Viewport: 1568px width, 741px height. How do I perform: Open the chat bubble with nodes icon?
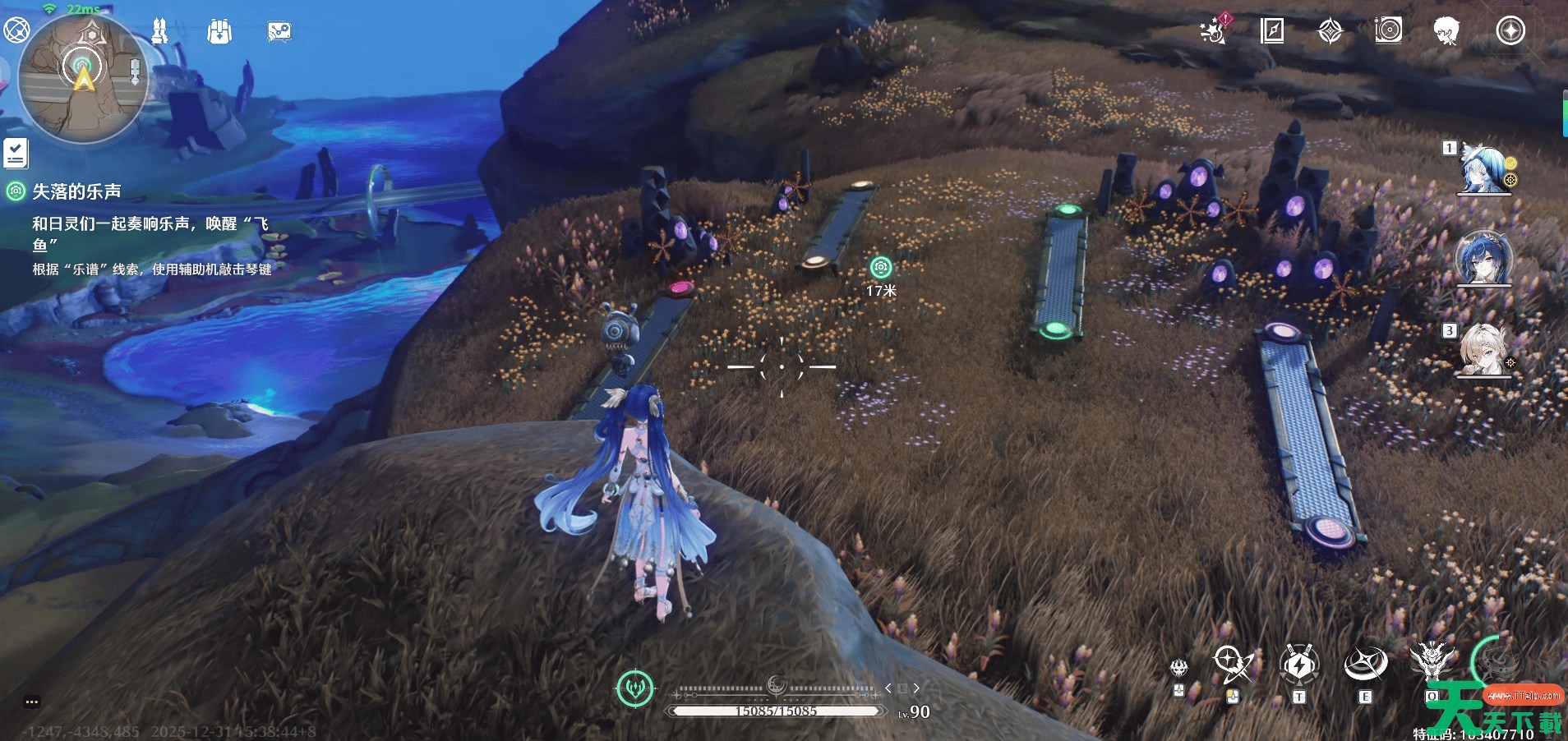[x=279, y=32]
